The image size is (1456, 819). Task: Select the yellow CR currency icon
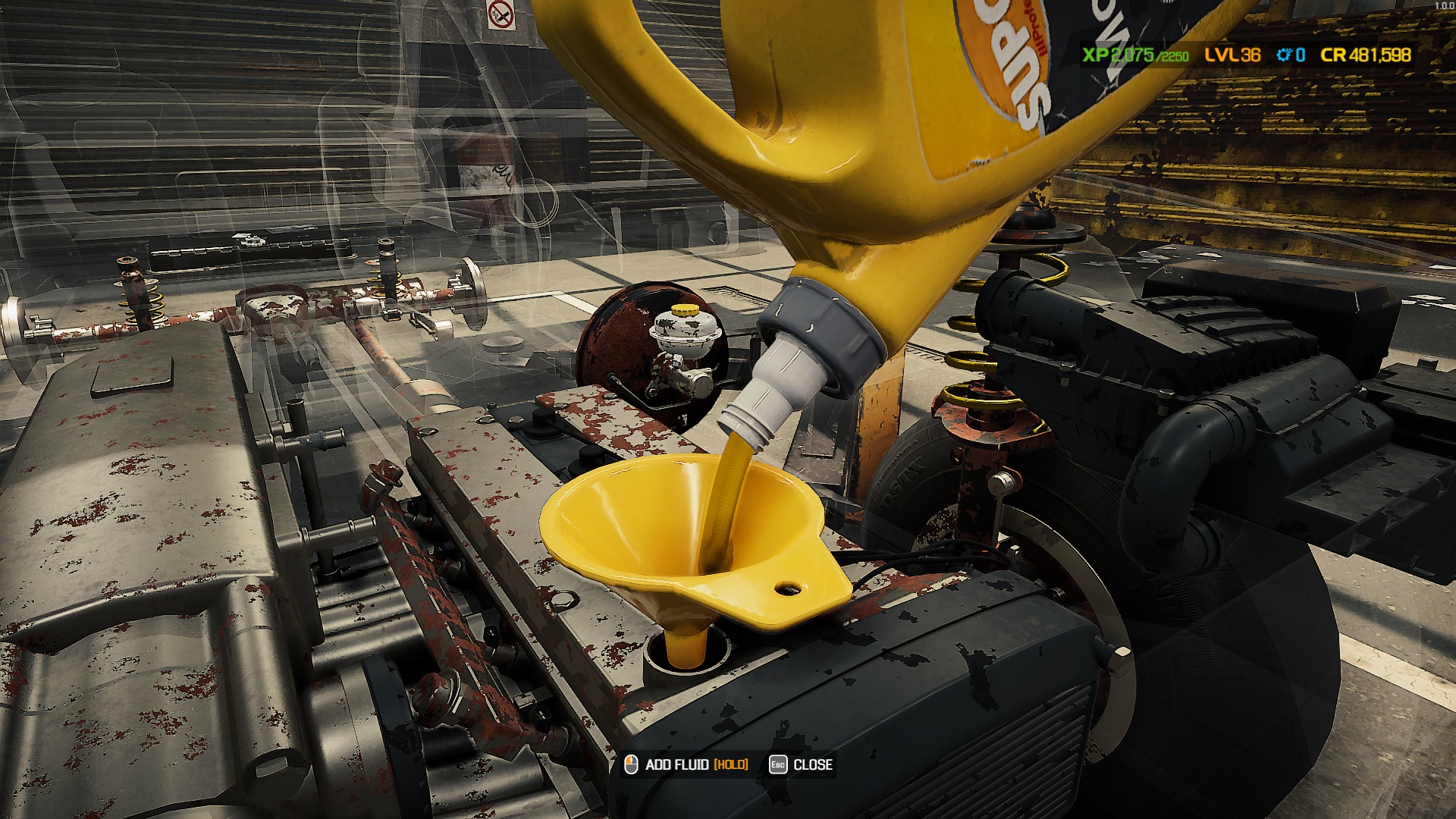pos(1333,55)
